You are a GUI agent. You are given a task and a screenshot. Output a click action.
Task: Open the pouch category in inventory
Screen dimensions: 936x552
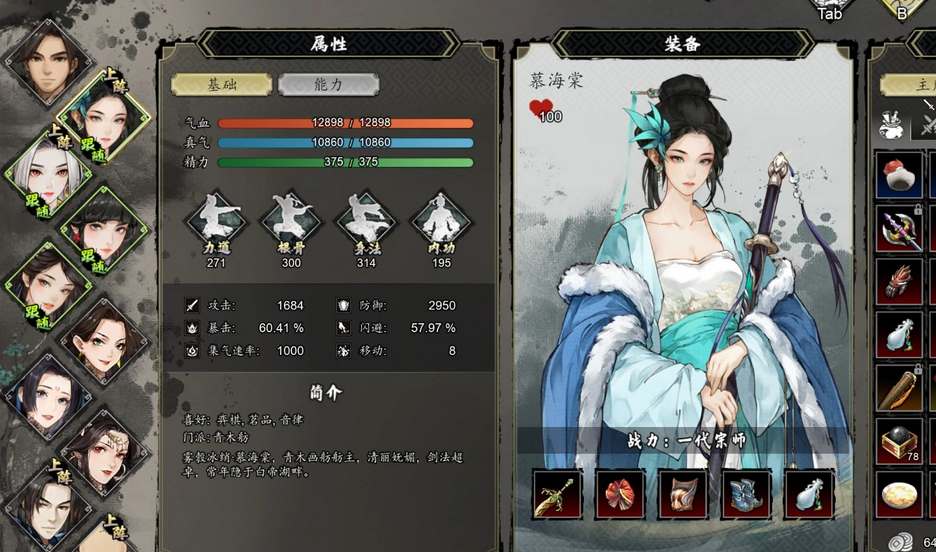click(889, 125)
